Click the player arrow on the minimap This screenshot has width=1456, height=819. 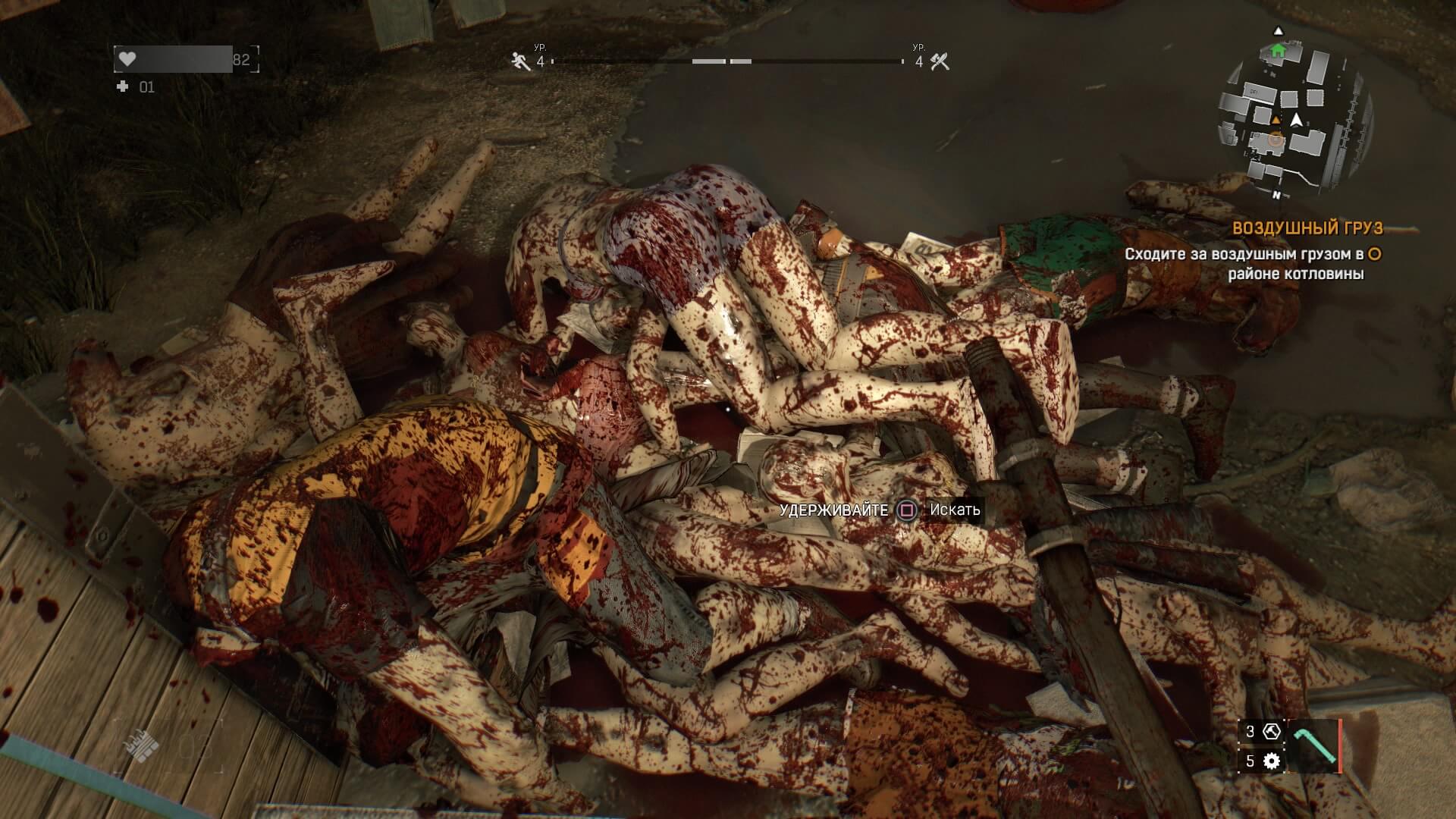pyautogui.click(x=1297, y=120)
